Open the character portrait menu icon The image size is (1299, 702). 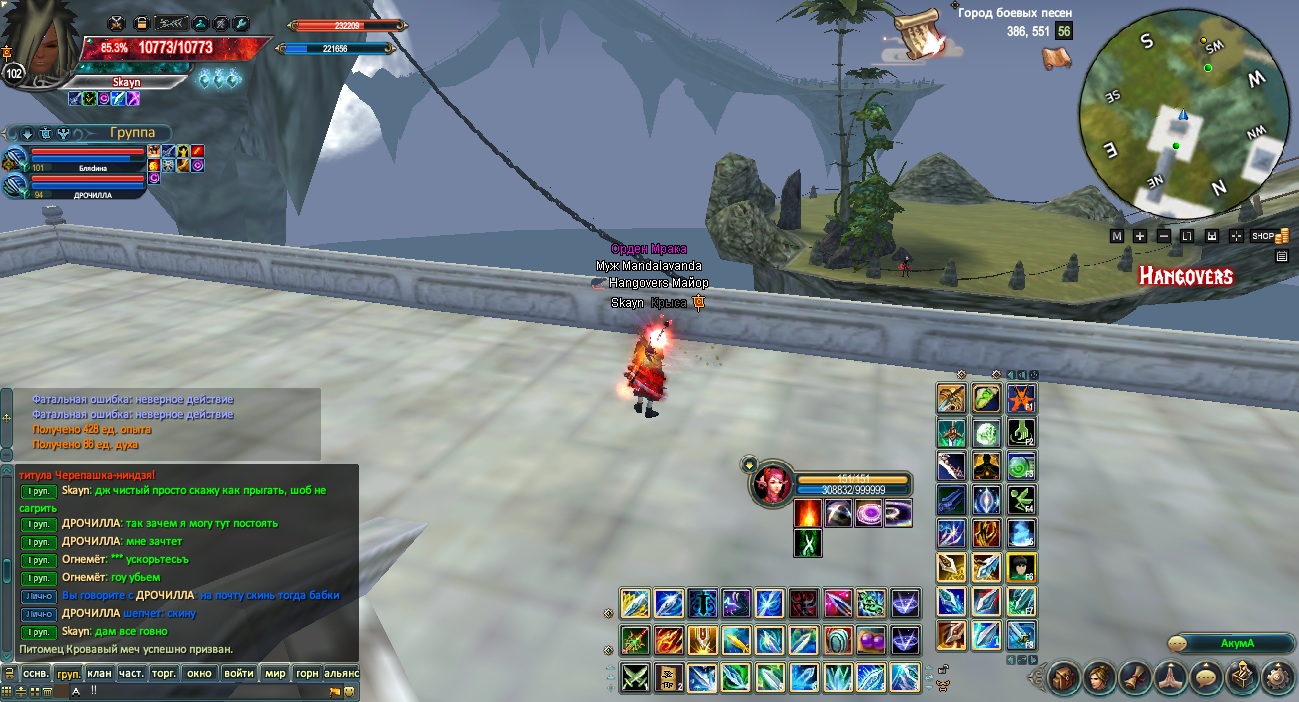(1098, 677)
